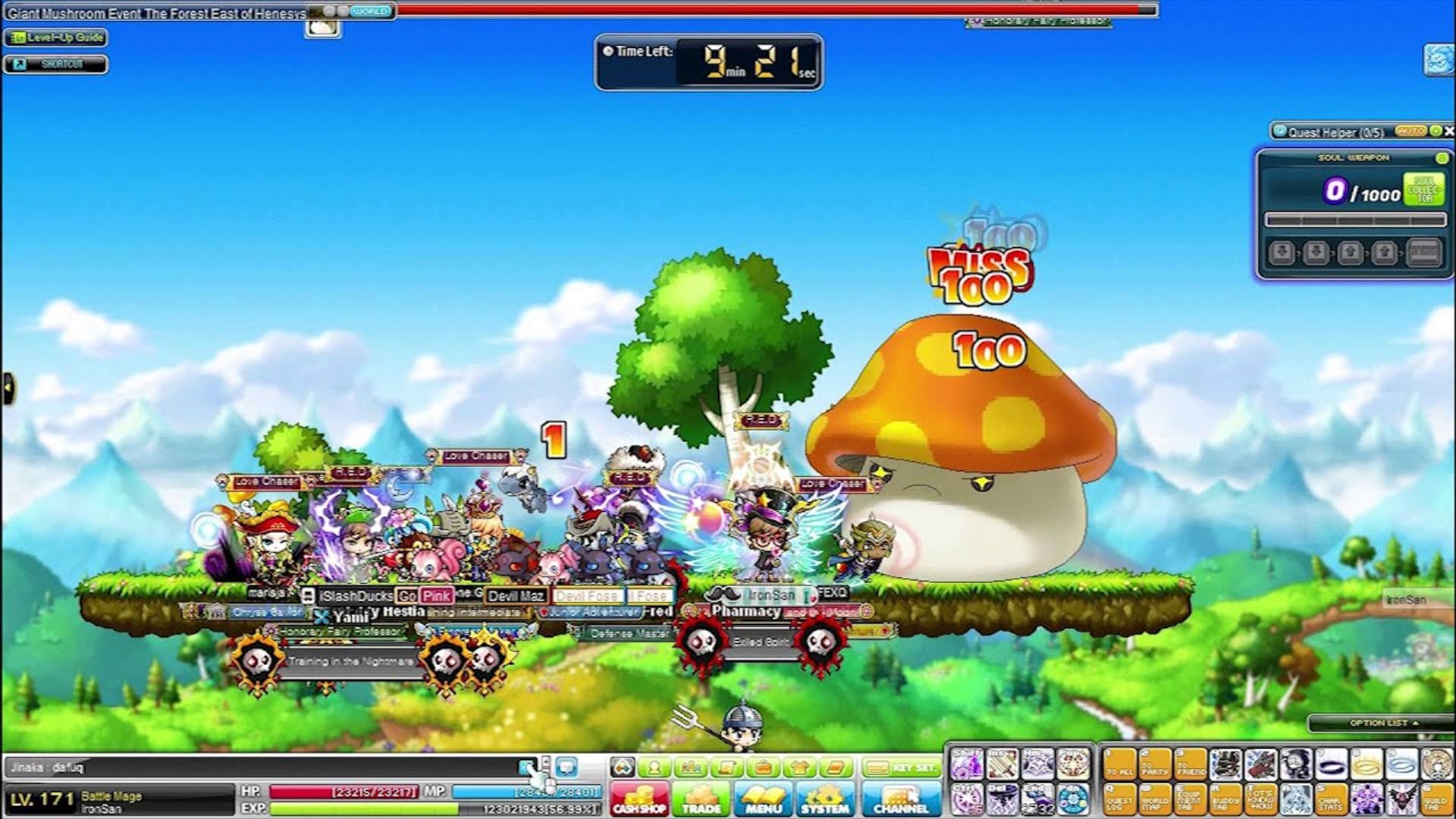1456x819 pixels.
Task: Open the Quest Log hotkey slot
Action: pyautogui.click(x=1120, y=799)
